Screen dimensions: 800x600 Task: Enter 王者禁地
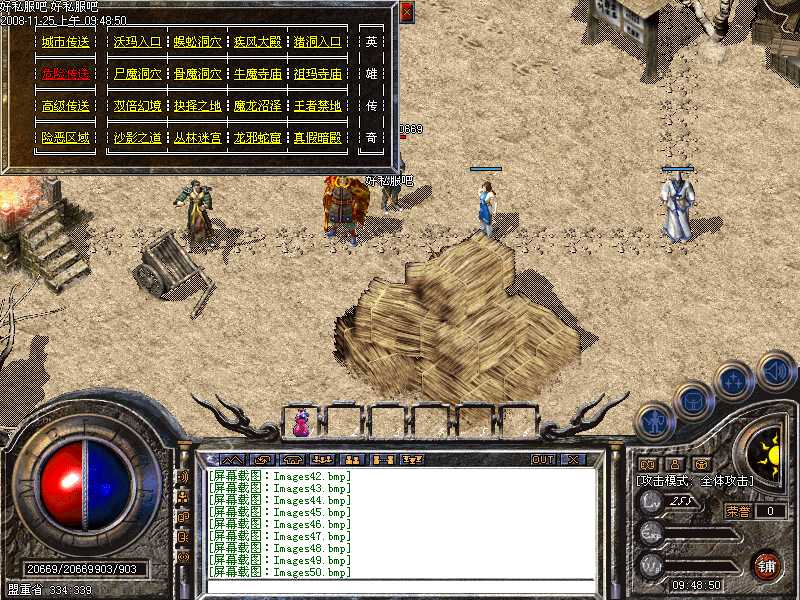[317, 106]
